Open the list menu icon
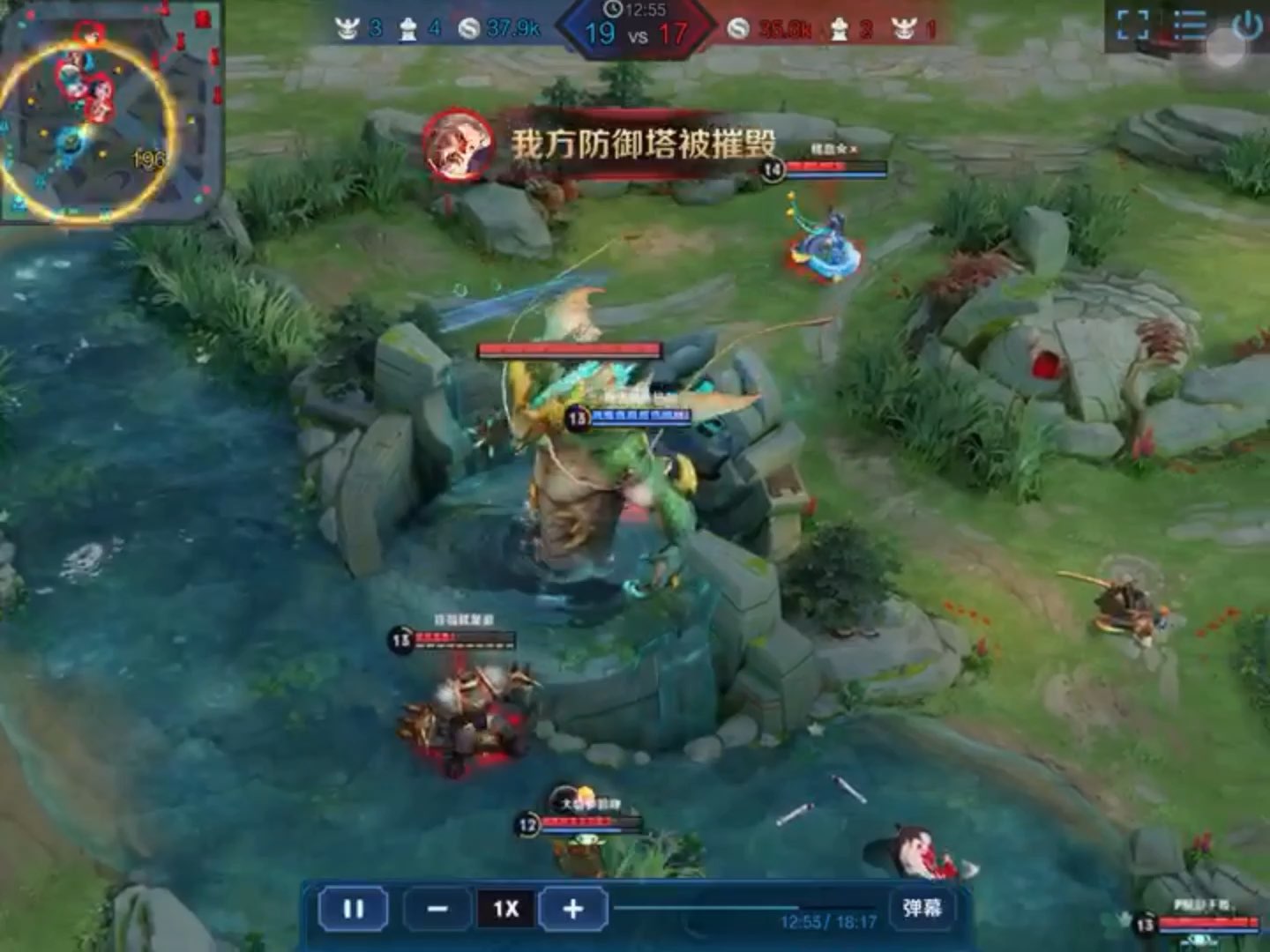The width and height of the screenshot is (1270, 952). click(1189, 26)
